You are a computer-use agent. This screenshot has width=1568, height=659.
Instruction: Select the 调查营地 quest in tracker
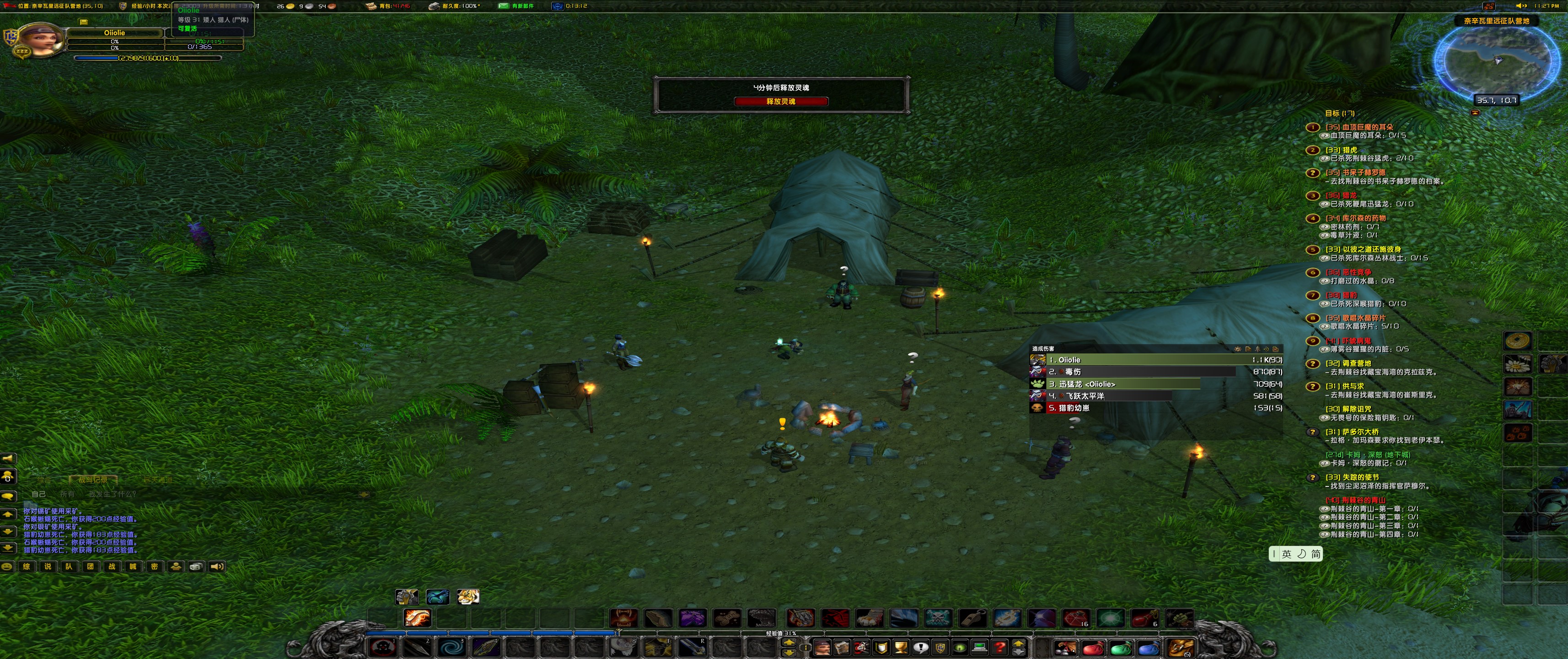coord(1348,363)
